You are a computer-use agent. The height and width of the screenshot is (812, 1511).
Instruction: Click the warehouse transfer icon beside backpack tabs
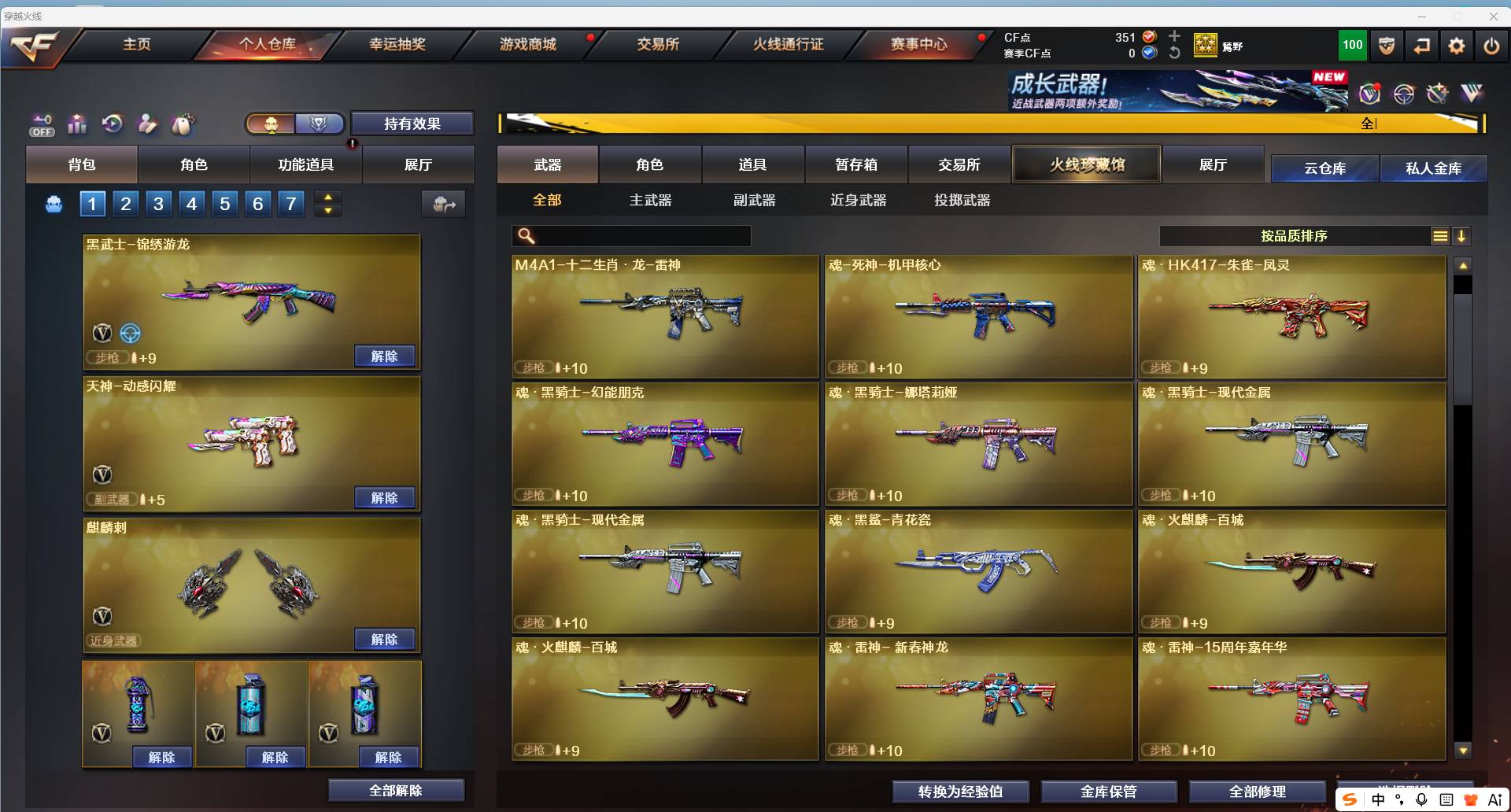(443, 204)
